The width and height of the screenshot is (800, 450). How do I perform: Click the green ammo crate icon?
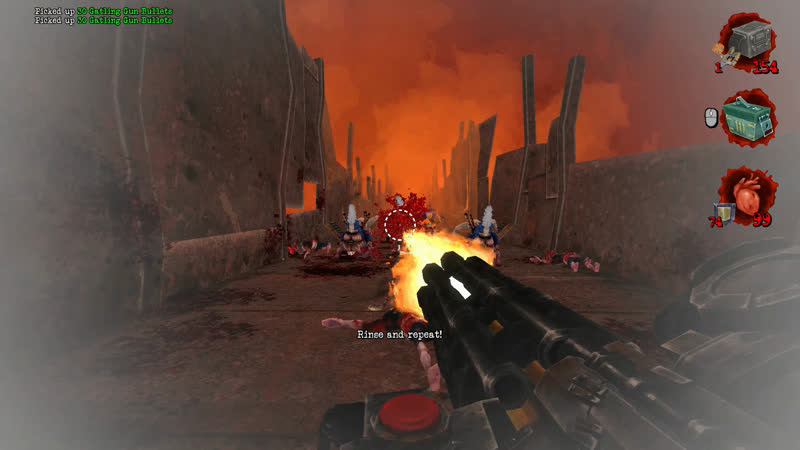[x=747, y=118]
